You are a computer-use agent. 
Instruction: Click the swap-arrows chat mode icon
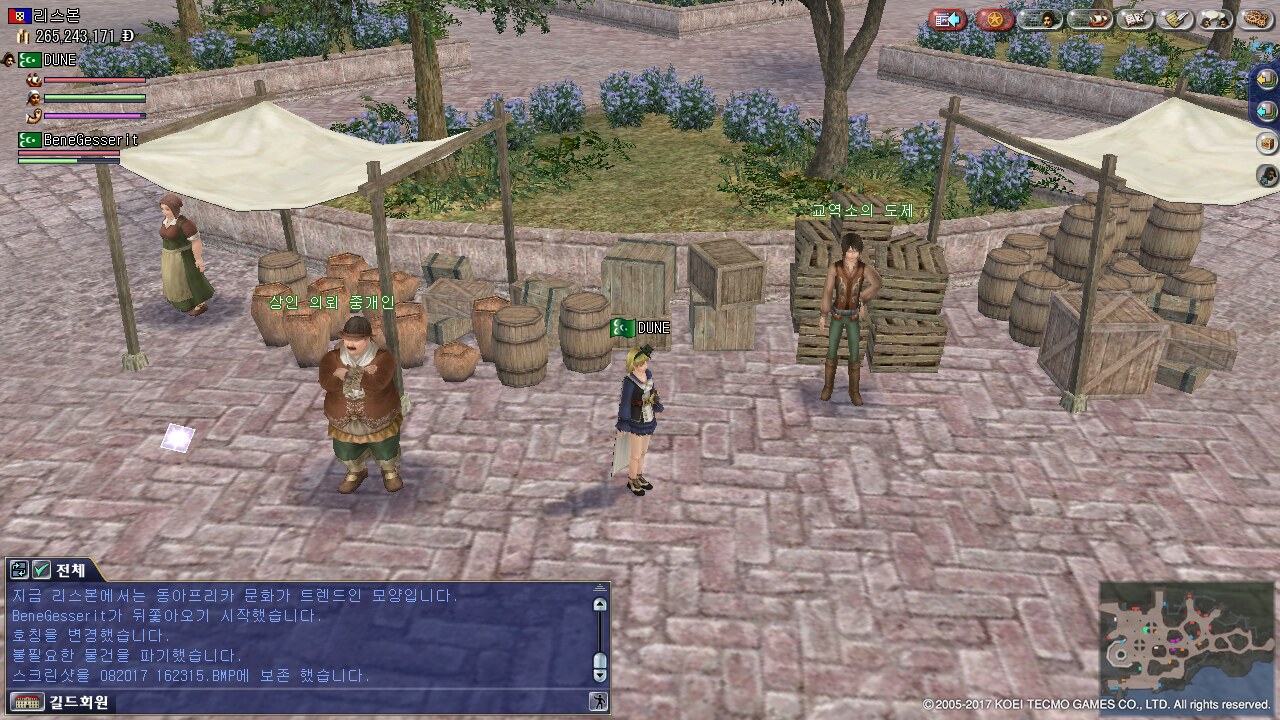pos(19,570)
